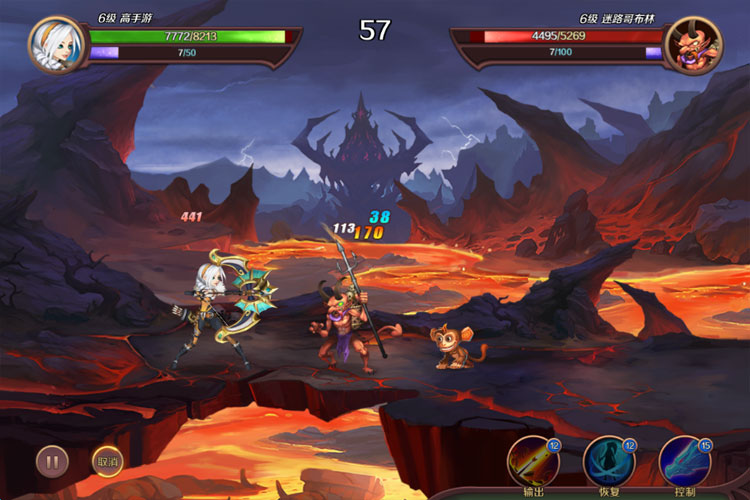
Task: Use the 恢复 recovery skill
Action: (608, 461)
